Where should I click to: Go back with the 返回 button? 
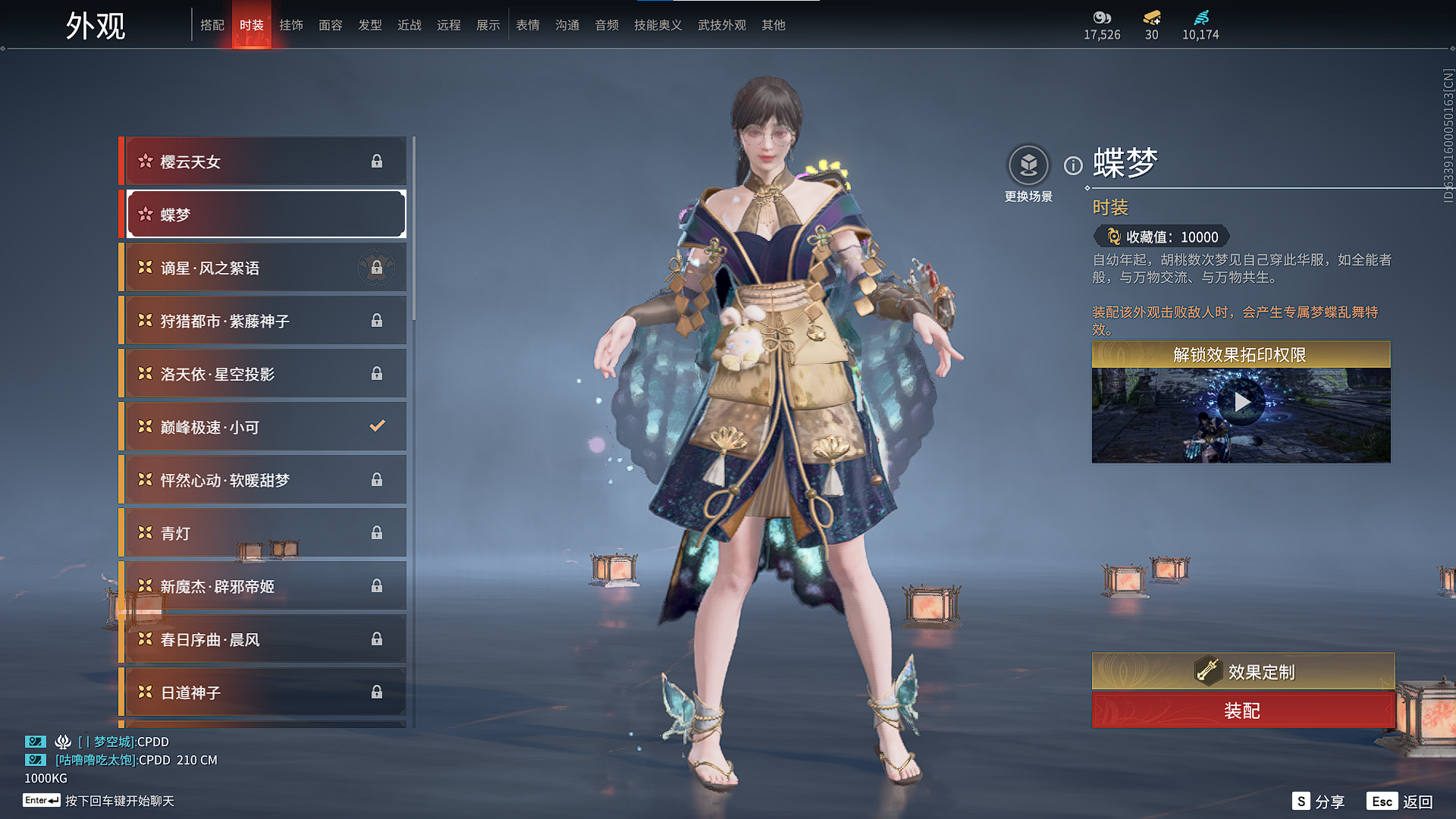point(1400,802)
